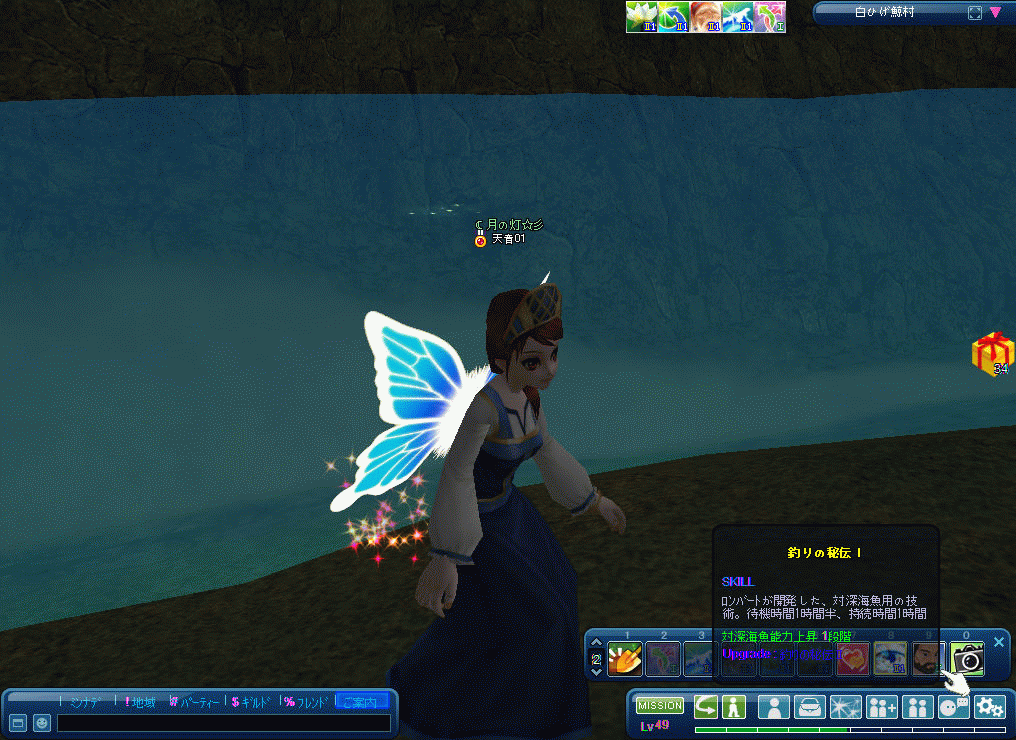Image resolution: width=1016 pixels, height=740 pixels.
Task: Expand the pink triangle map dropdown
Action: [x=995, y=13]
